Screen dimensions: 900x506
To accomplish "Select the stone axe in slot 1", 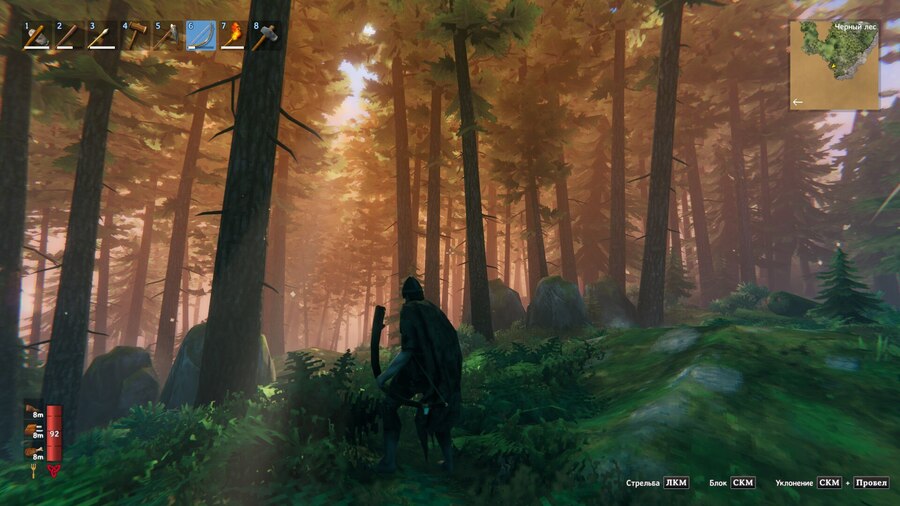I will point(38,35).
